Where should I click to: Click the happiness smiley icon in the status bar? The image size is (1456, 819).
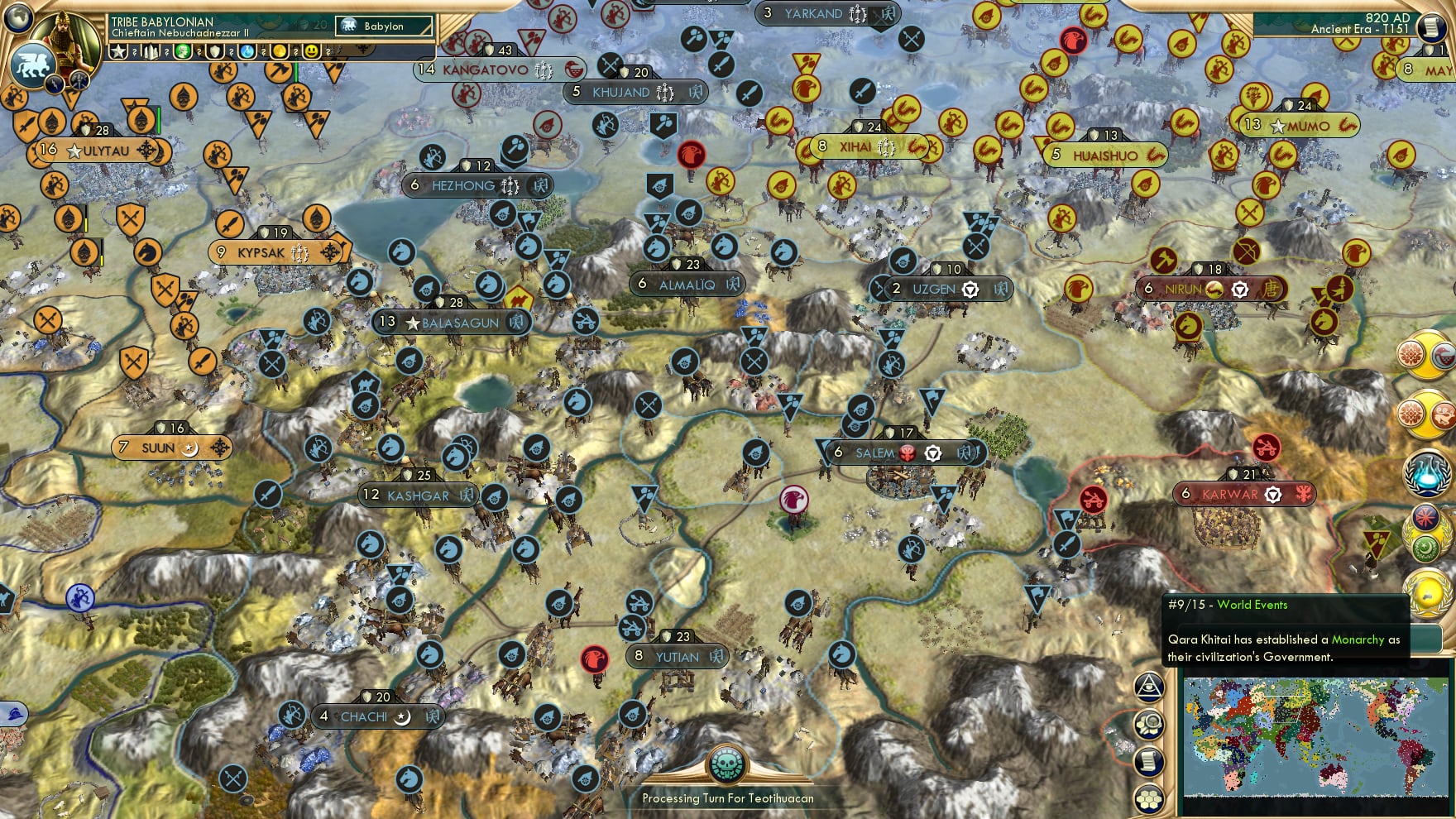[312, 52]
